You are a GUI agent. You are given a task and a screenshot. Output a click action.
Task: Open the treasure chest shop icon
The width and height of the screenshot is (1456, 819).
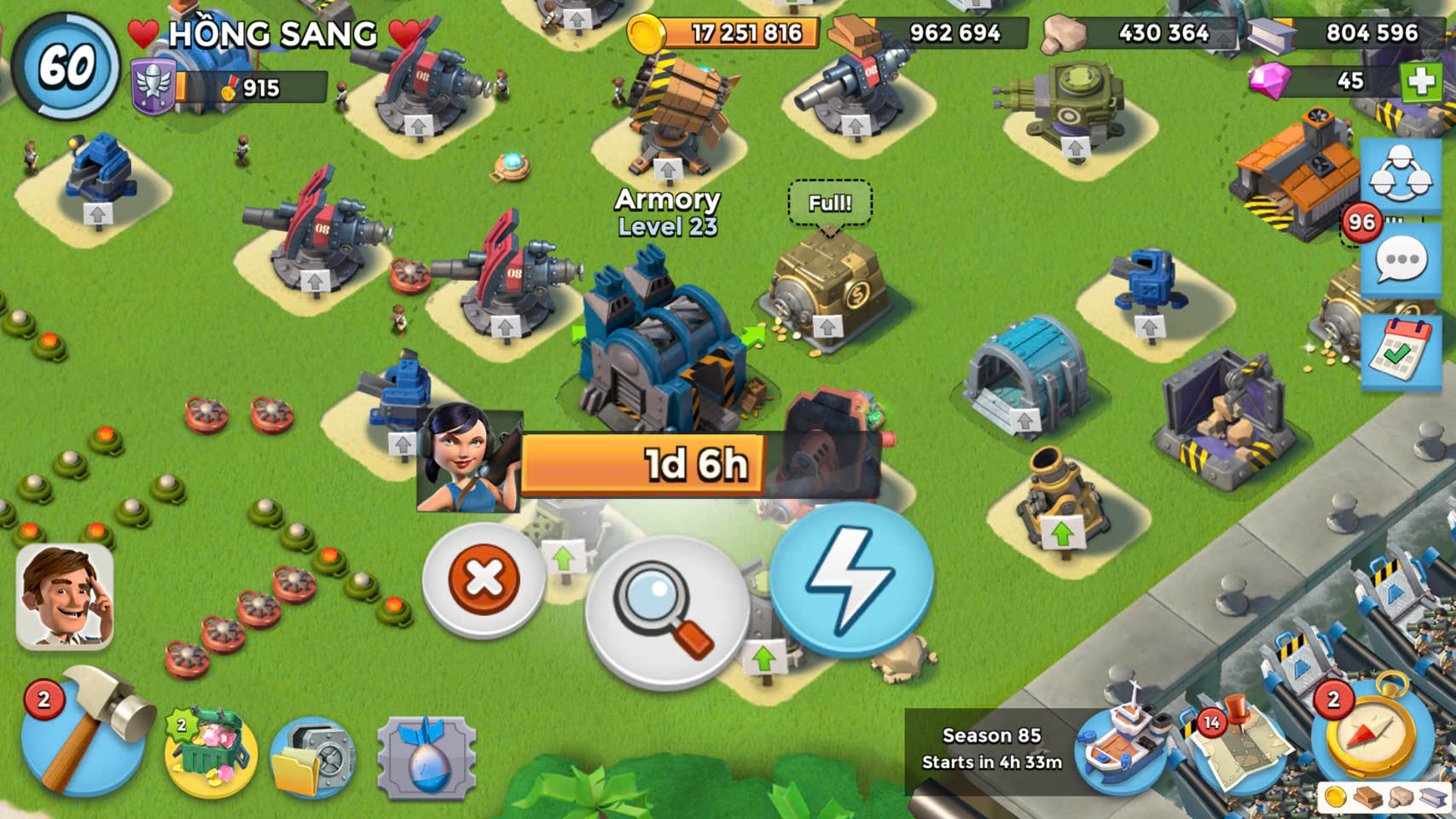pos(210,751)
